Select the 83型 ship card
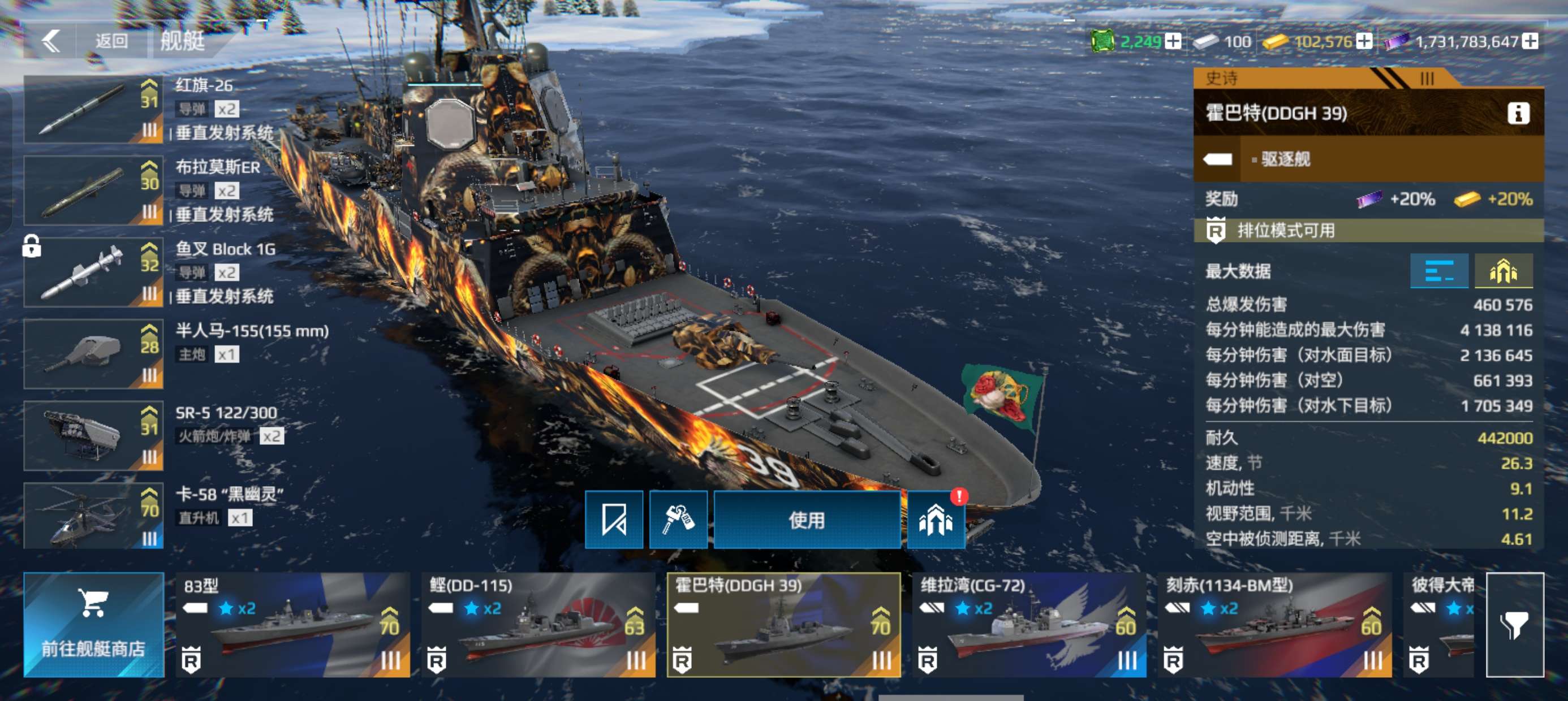The image size is (1568, 701). [x=292, y=625]
